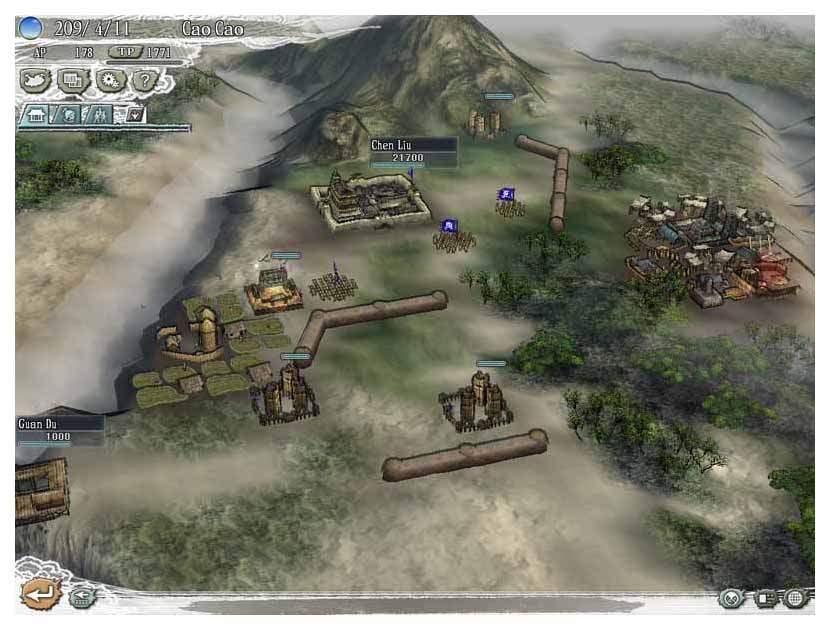Click the square panel display icon
The image size is (830, 630).
click(766, 598)
